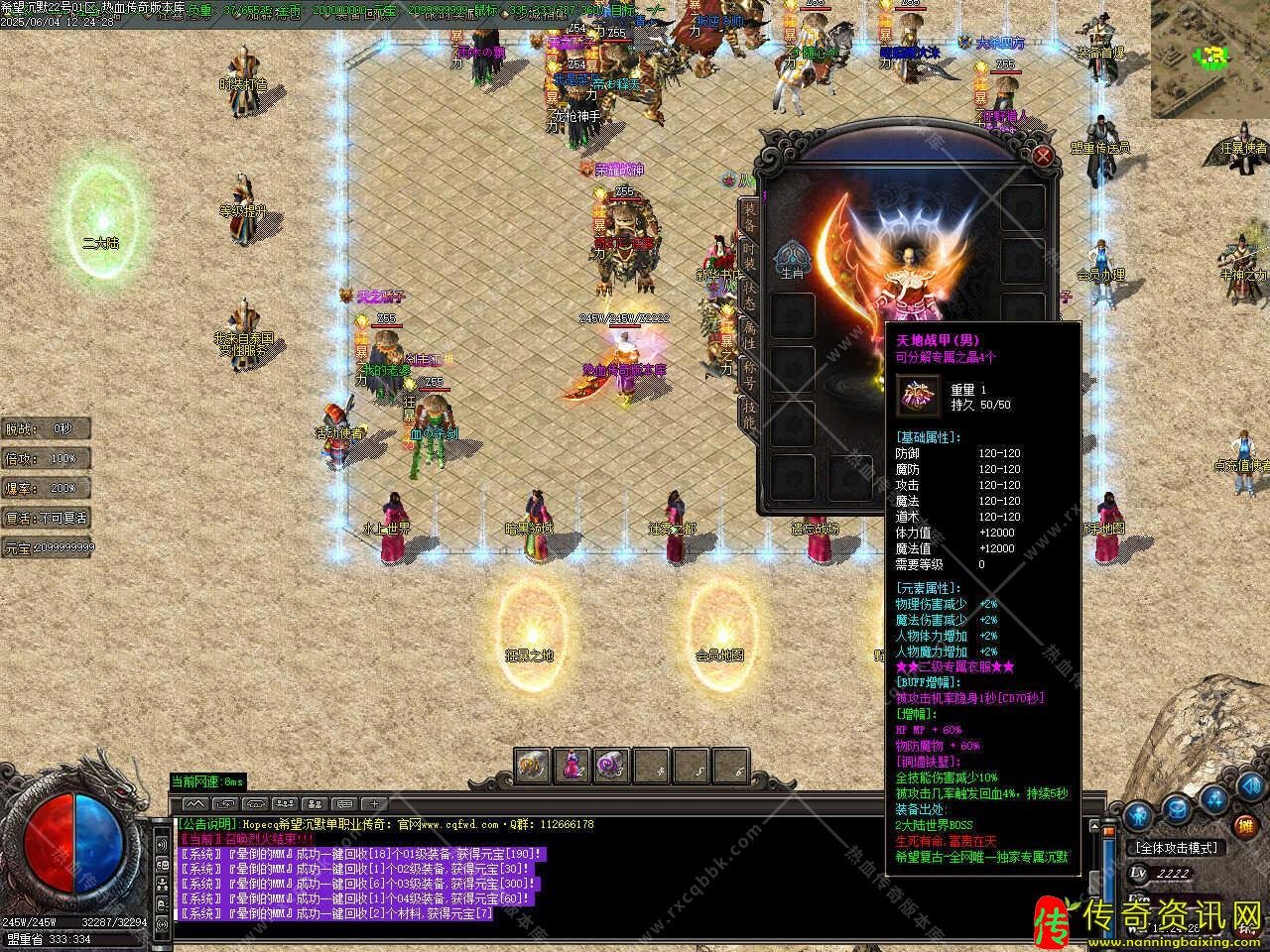
Task: Use the red potion in hotbar slot 2
Action: pos(573,766)
